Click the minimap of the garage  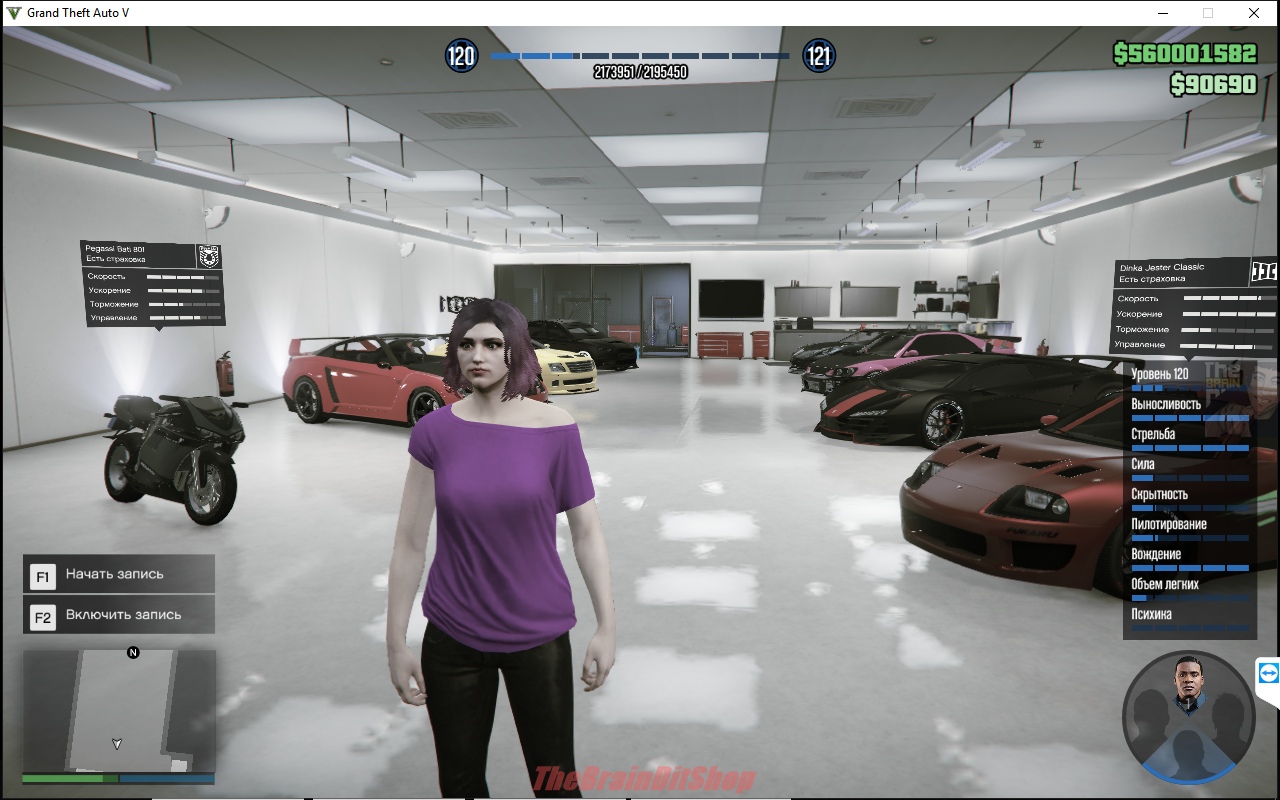(x=119, y=710)
